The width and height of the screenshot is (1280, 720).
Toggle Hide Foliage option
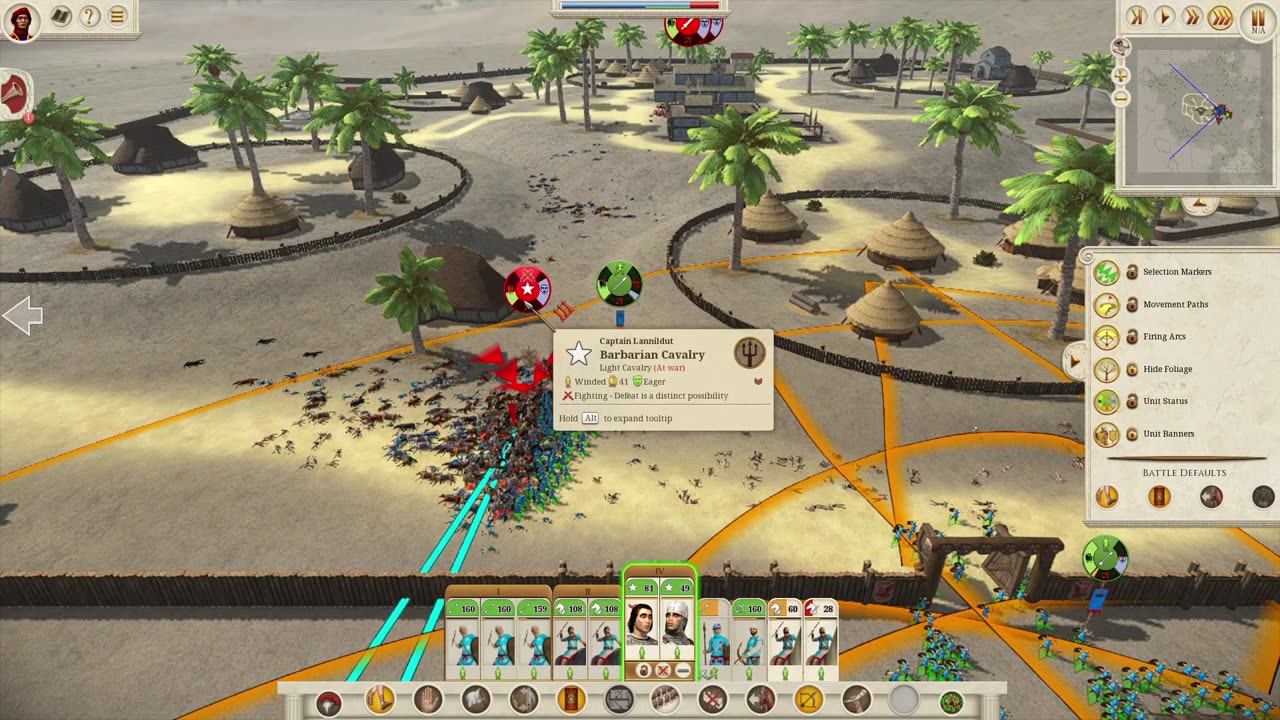point(1106,369)
